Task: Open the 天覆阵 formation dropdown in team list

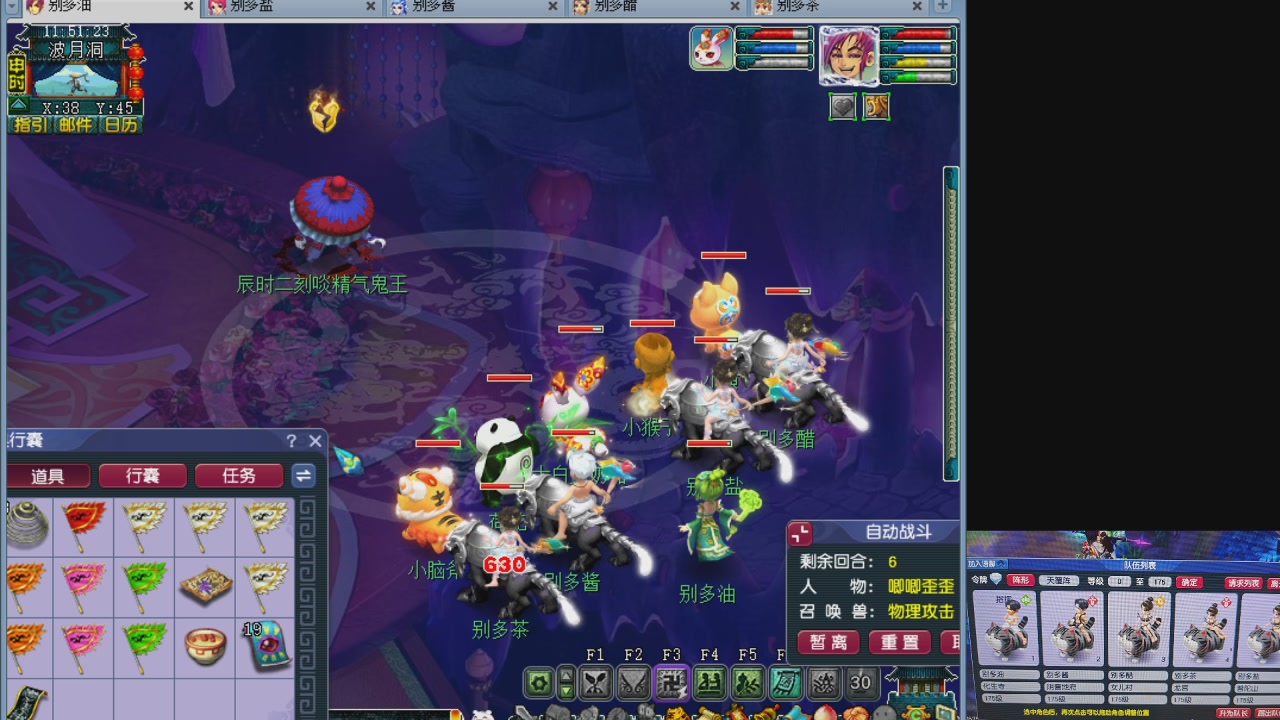Action: coord(1058,581)
